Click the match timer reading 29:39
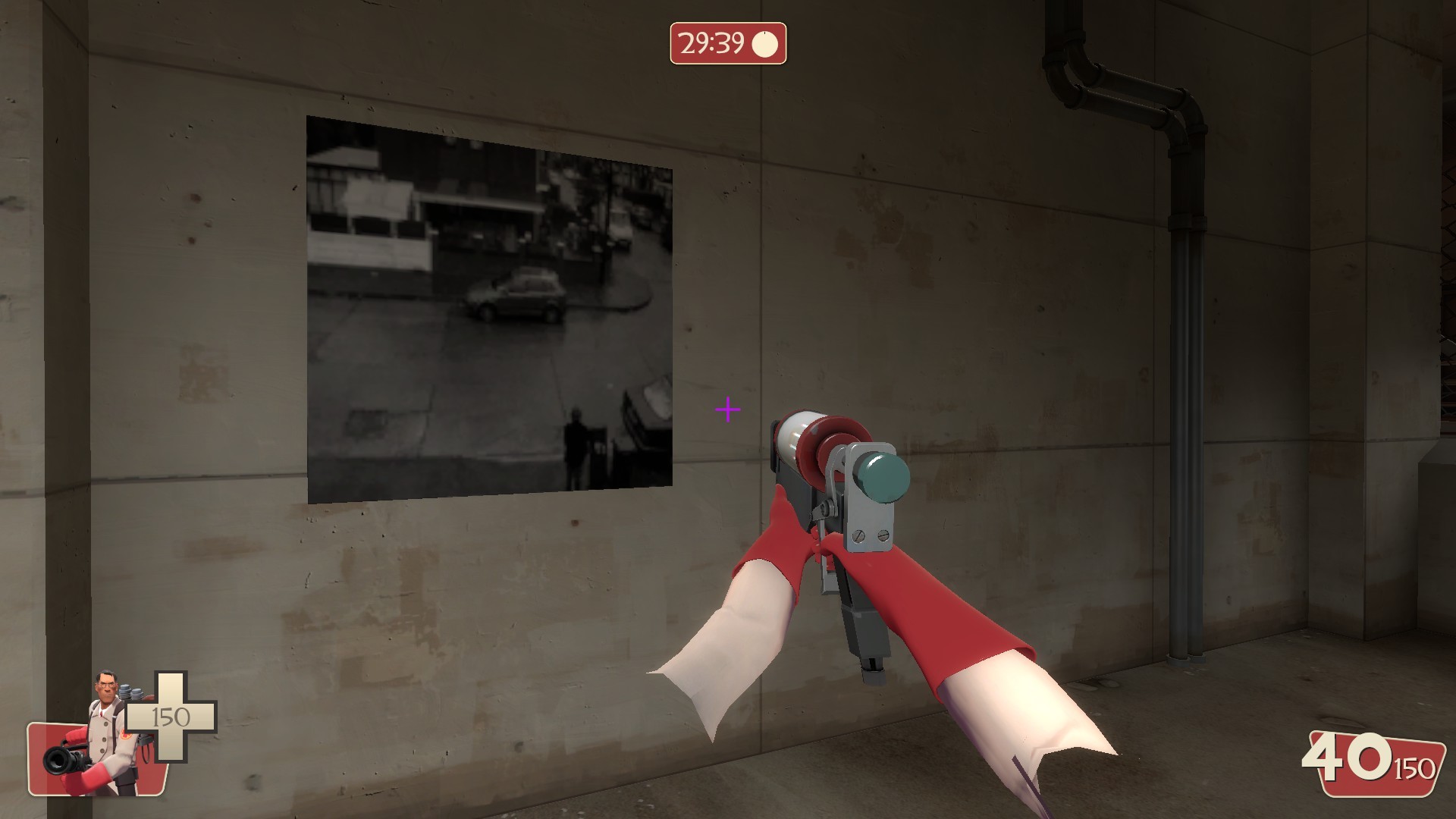 tap(711, 45)
